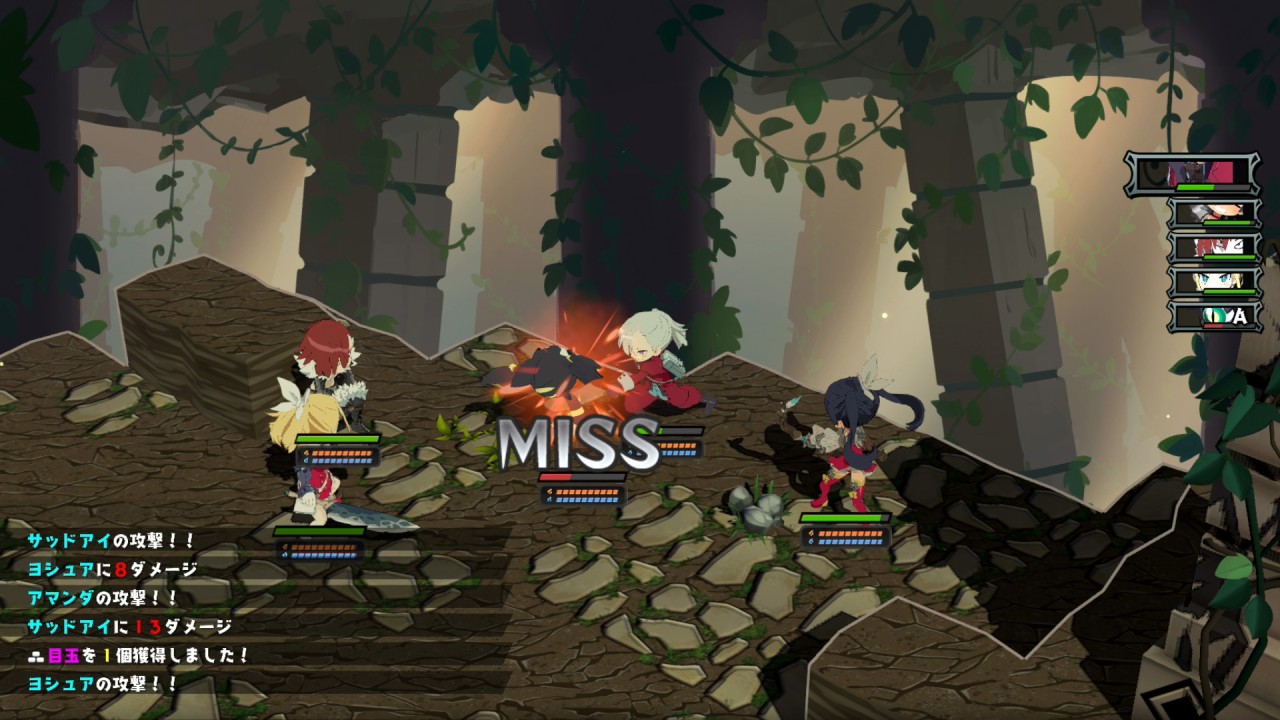Pick the green-eye enemy portrait marked A
This screenshot has height=720, width=1280.
click(x=1214, y=316)
